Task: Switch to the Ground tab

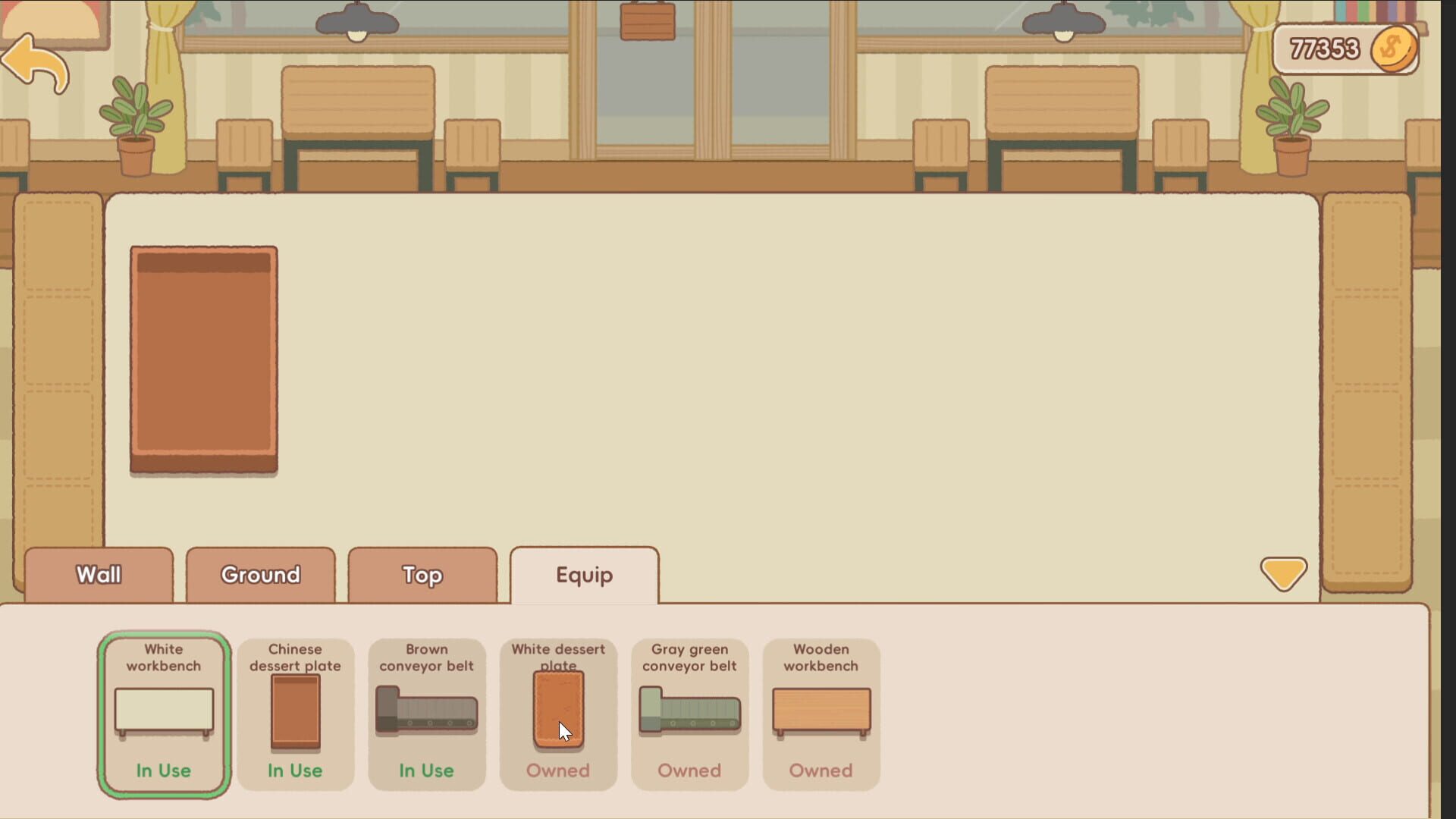Action: pos(260,575)
